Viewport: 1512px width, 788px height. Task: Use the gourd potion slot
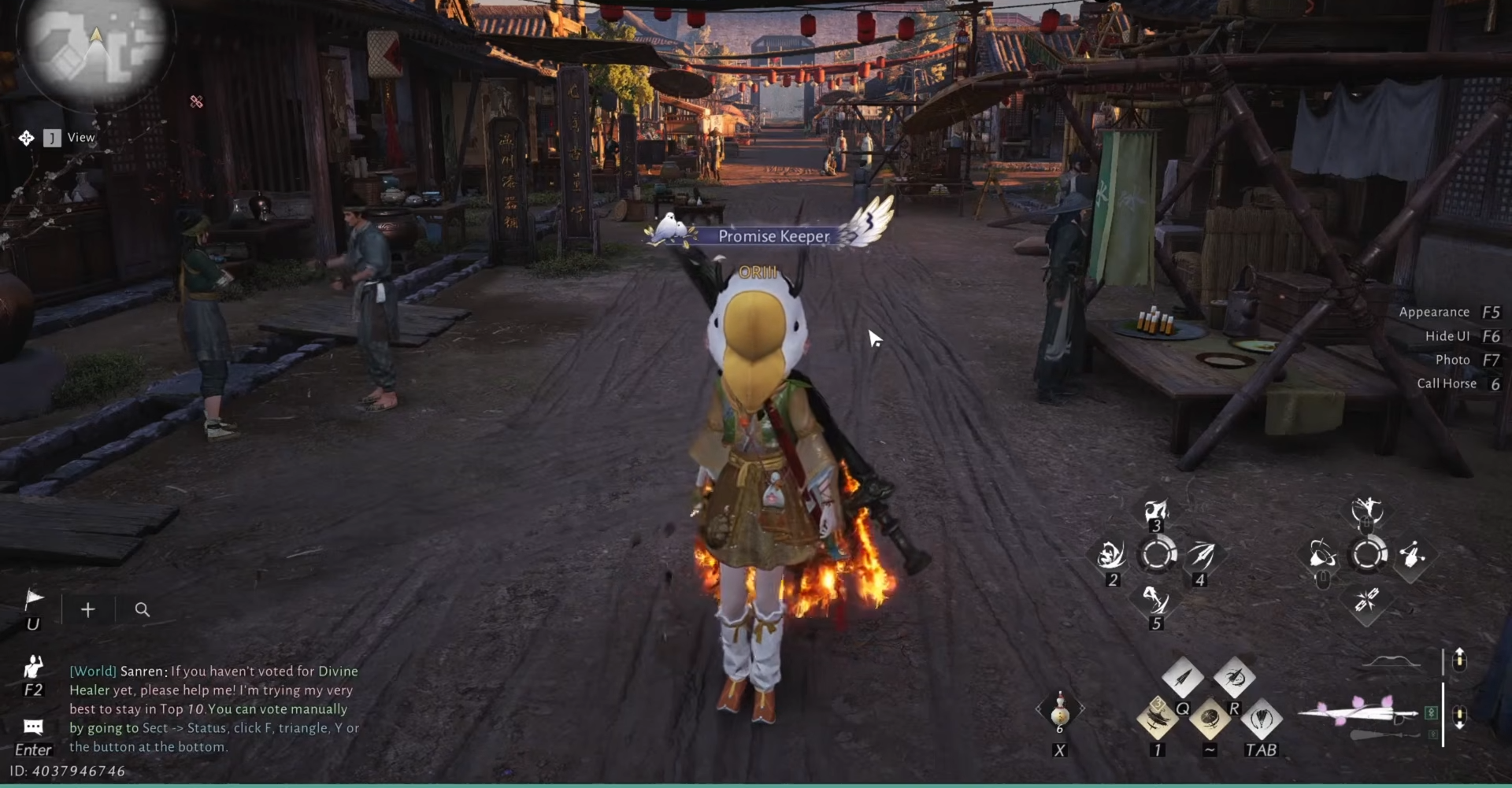pos(1060,711)
